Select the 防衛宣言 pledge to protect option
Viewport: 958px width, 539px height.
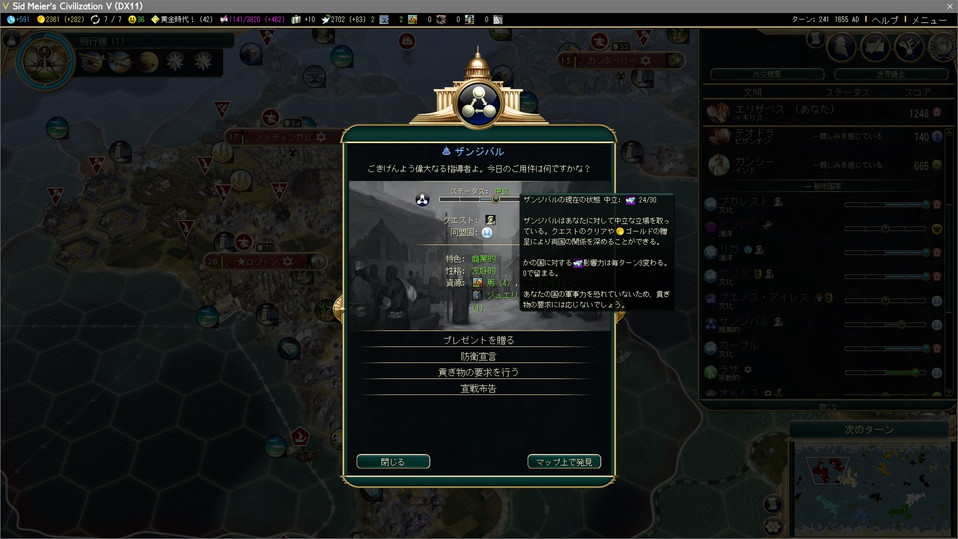(x=478, y=356)
